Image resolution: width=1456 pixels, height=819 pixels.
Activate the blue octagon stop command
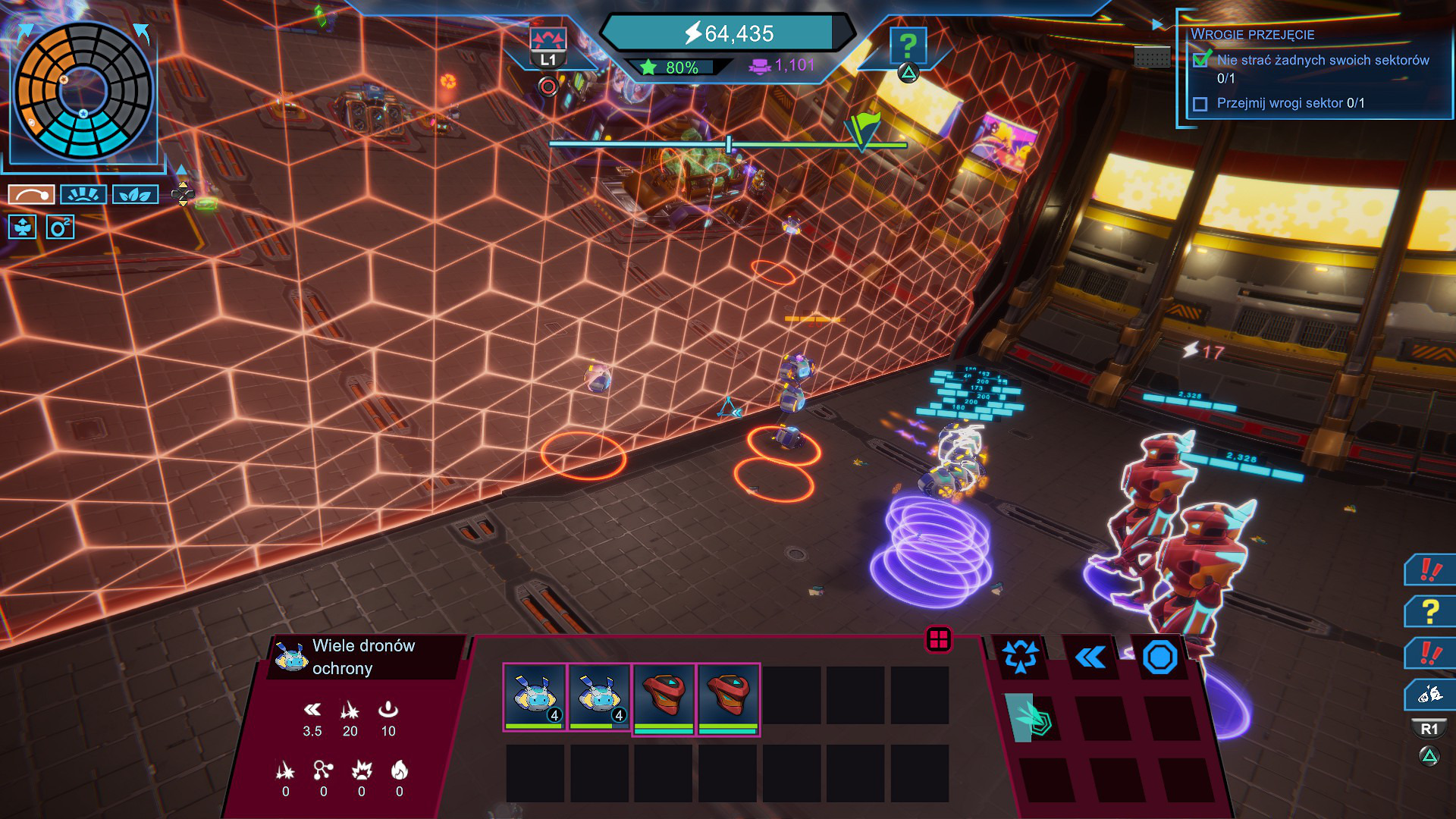point(1159,657)
